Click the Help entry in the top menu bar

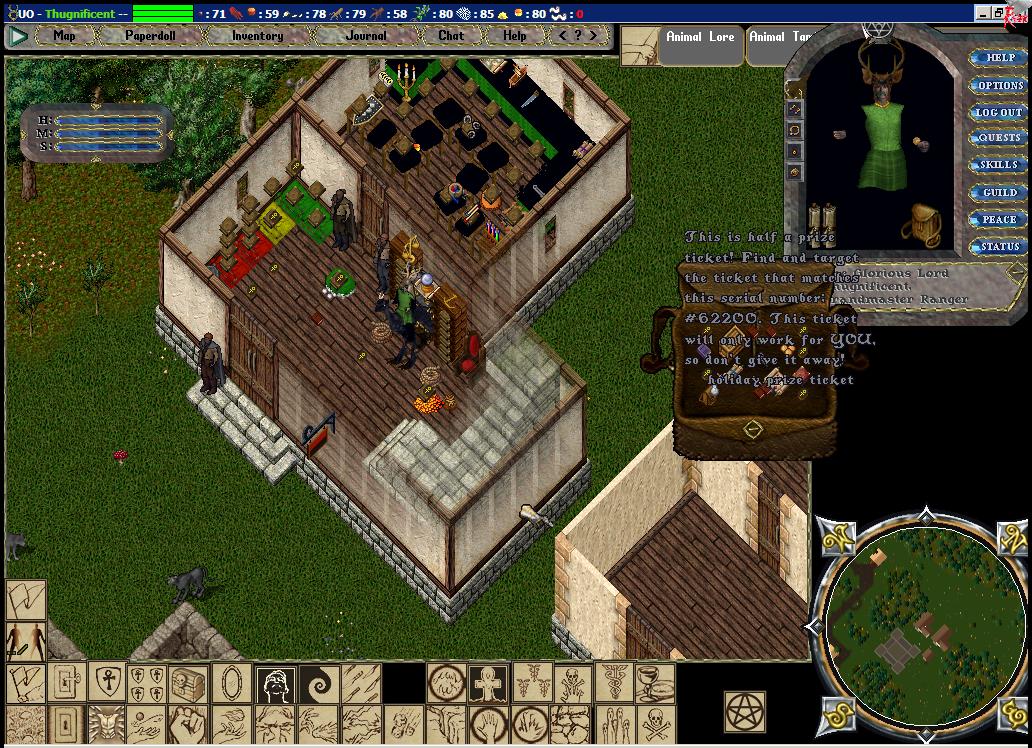pyautogui.click(x=514, y=36)
